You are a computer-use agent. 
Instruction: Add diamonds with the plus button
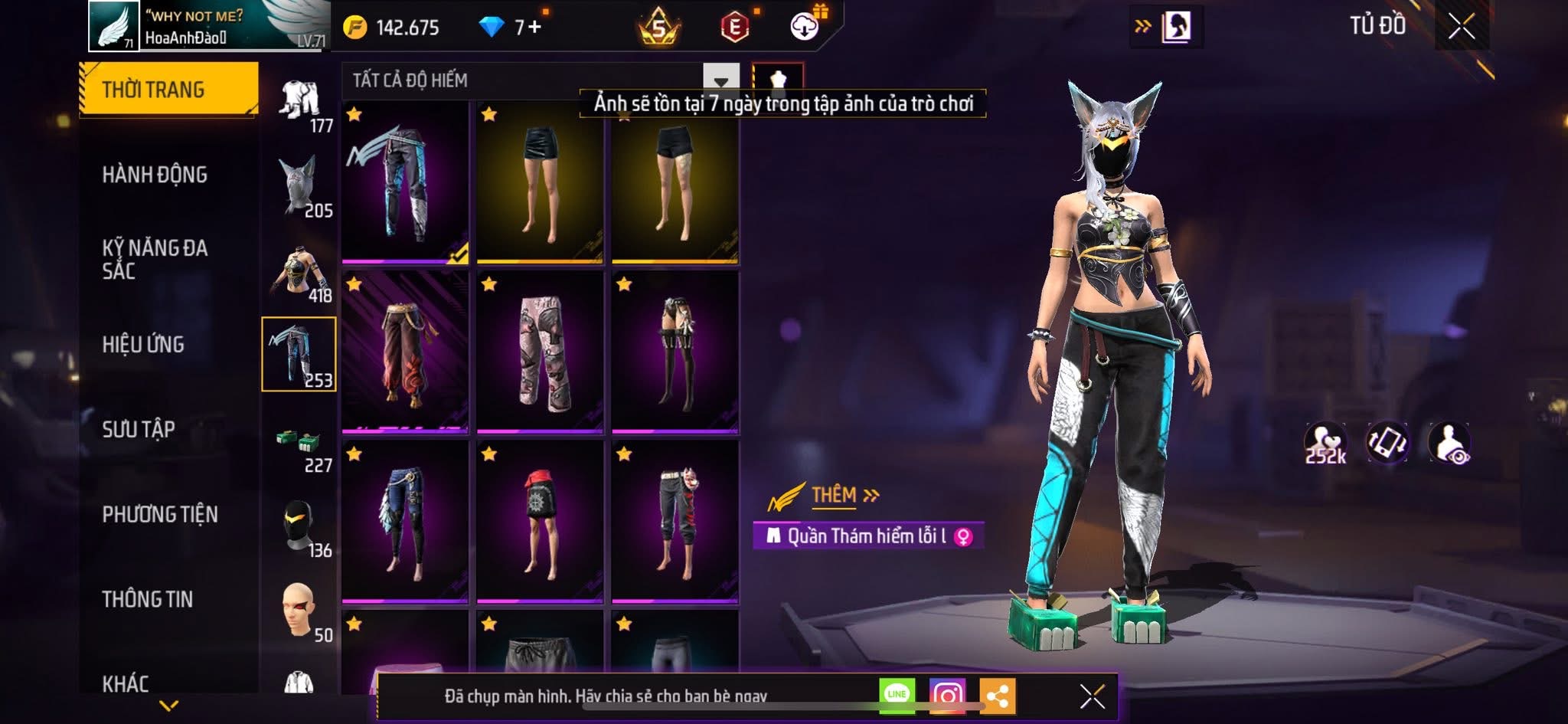coord(534,27)
